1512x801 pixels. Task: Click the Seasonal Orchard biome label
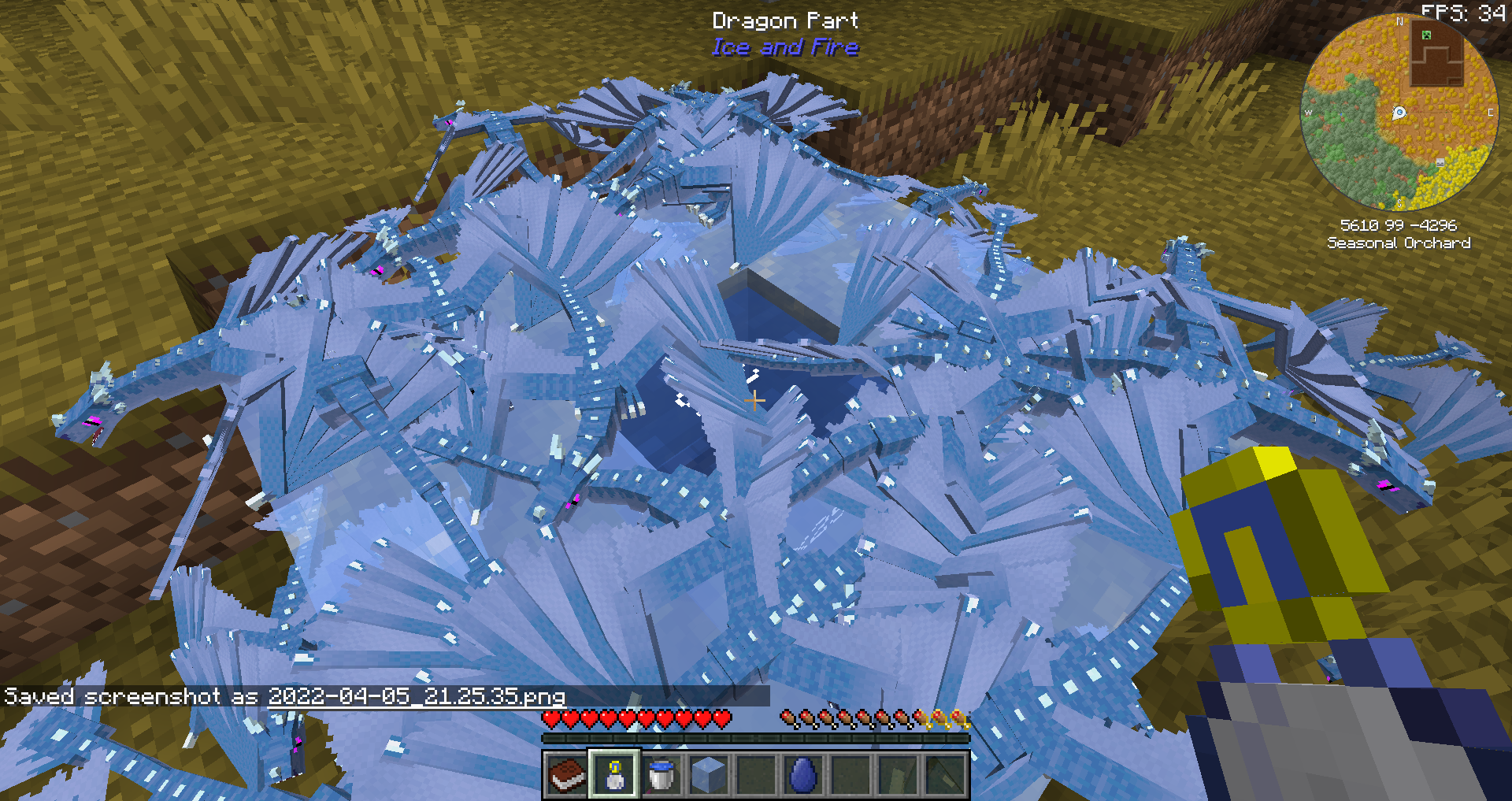(x=1399, y=242)
